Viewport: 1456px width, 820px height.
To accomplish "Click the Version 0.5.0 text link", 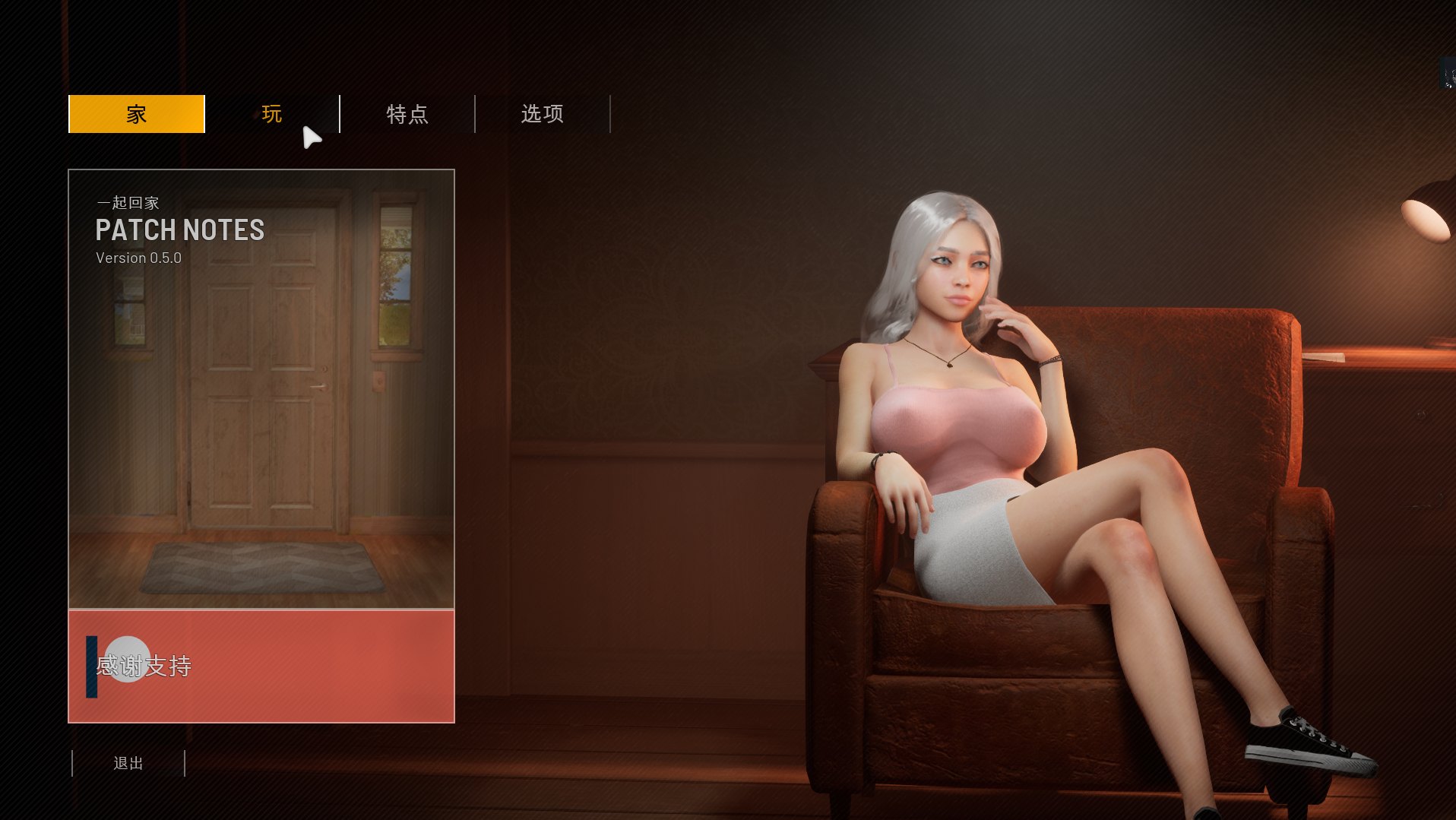I will coord(138,258).
